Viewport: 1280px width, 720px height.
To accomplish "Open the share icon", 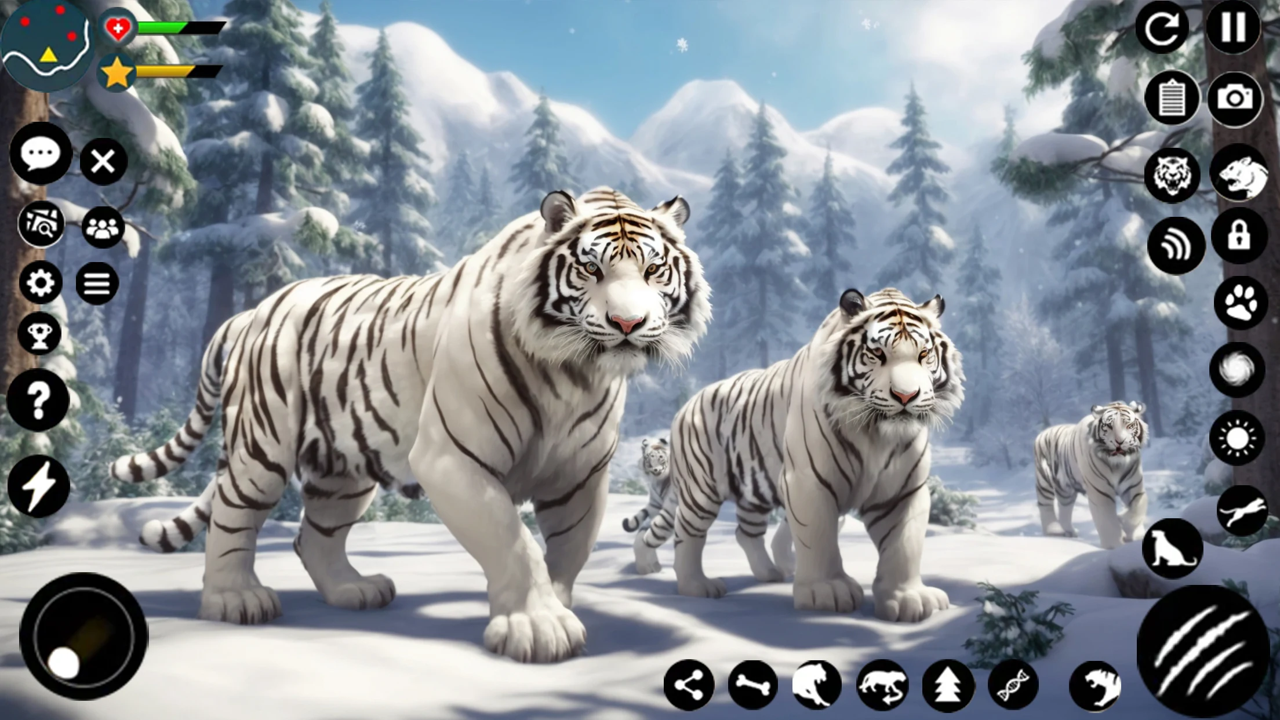I will click(688, 684).
